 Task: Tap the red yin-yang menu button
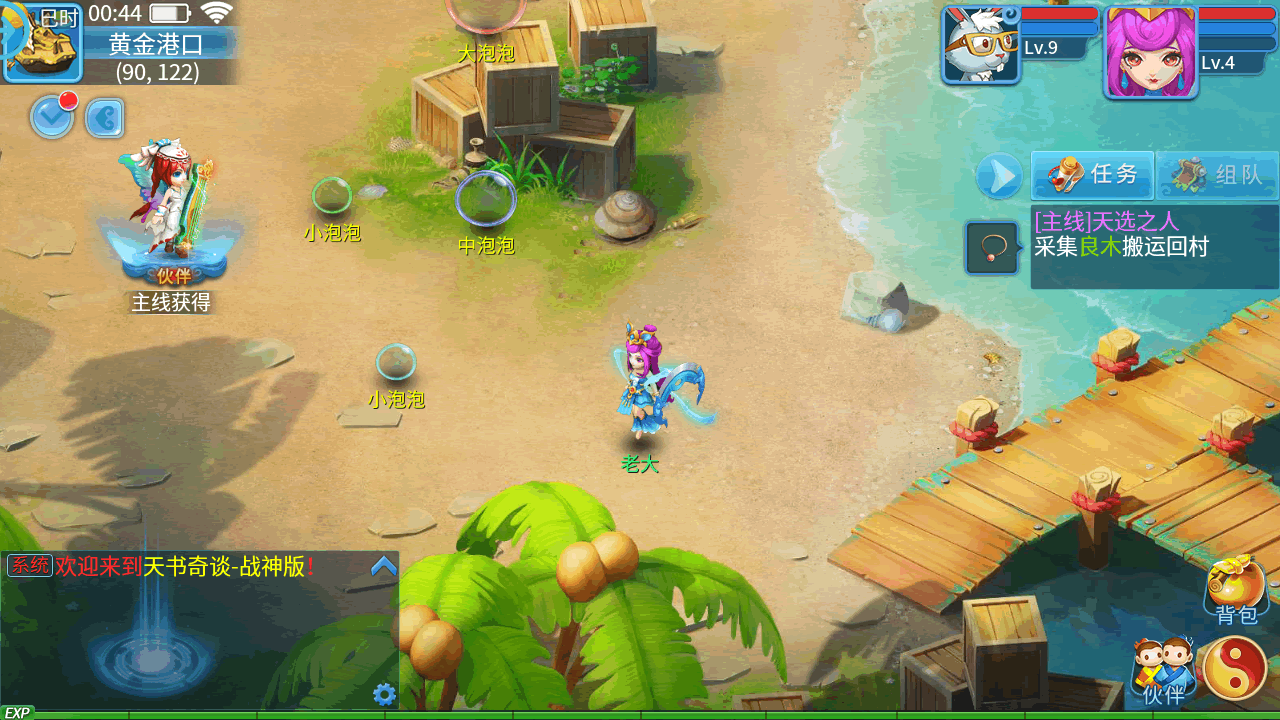click(1235, 667)
